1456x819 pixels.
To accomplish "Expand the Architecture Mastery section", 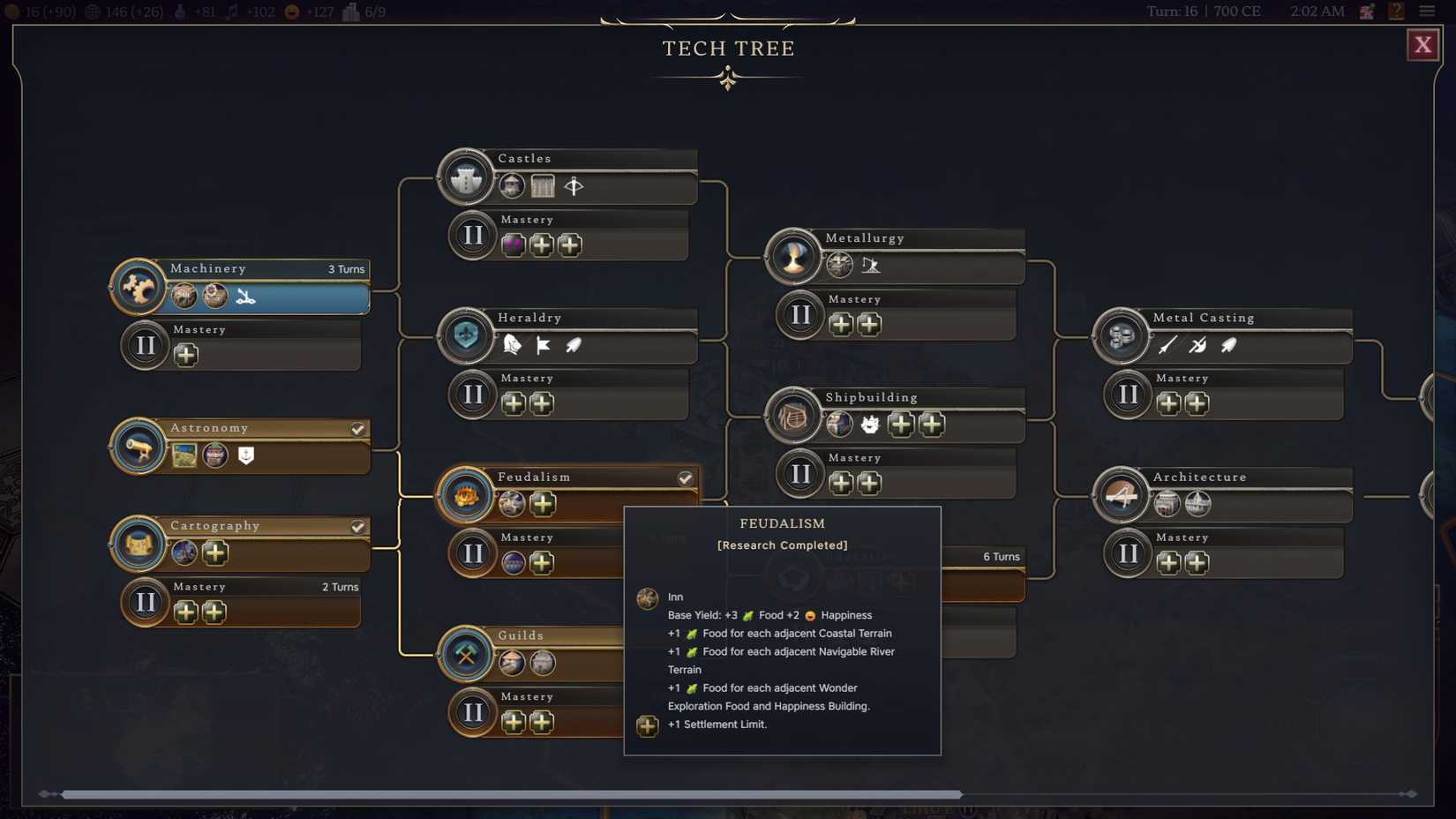I will point(1128,552).
